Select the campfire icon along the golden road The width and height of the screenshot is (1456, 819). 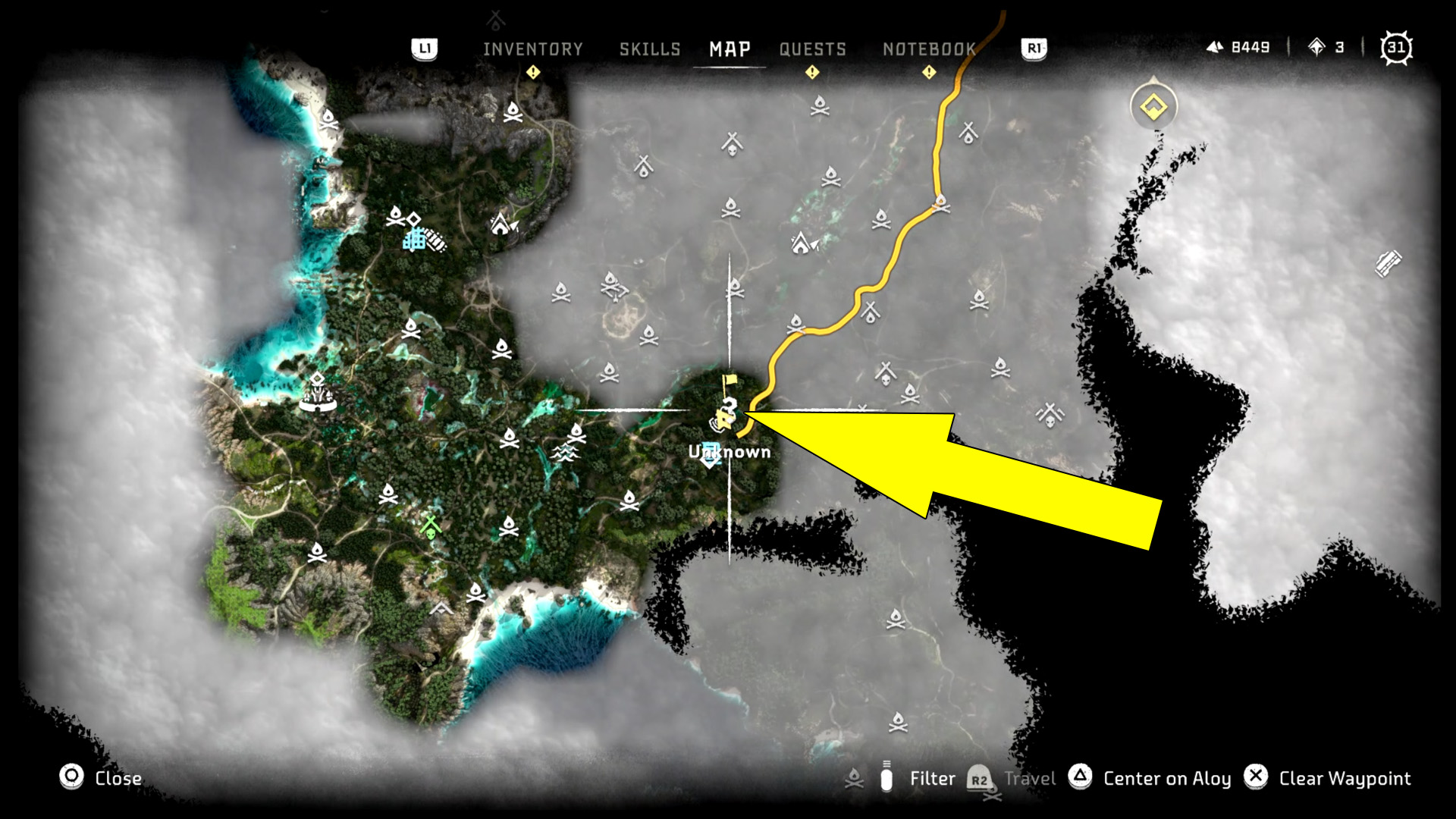[x=943, y=203]
